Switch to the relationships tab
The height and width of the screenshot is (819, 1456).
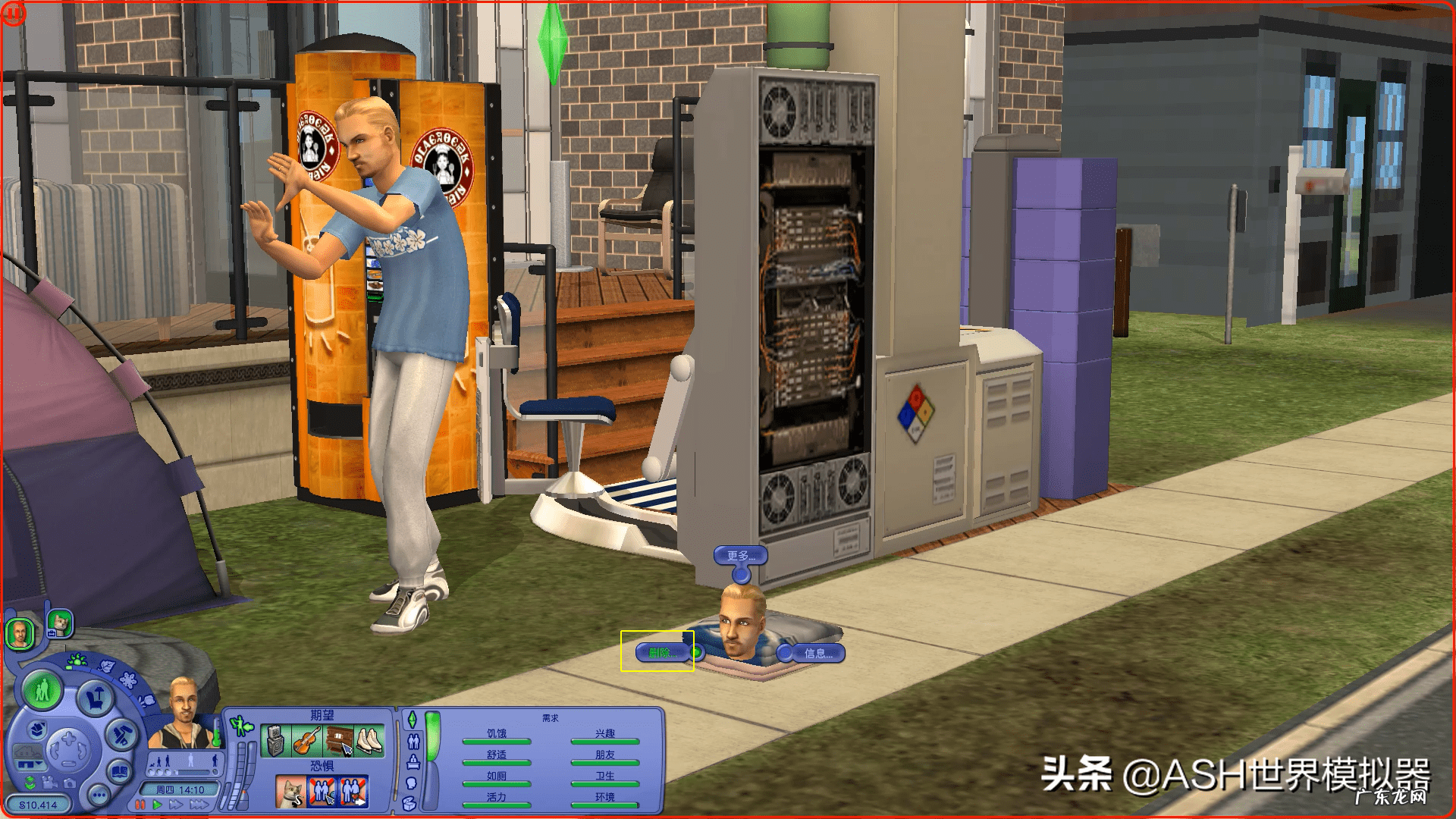413,742
